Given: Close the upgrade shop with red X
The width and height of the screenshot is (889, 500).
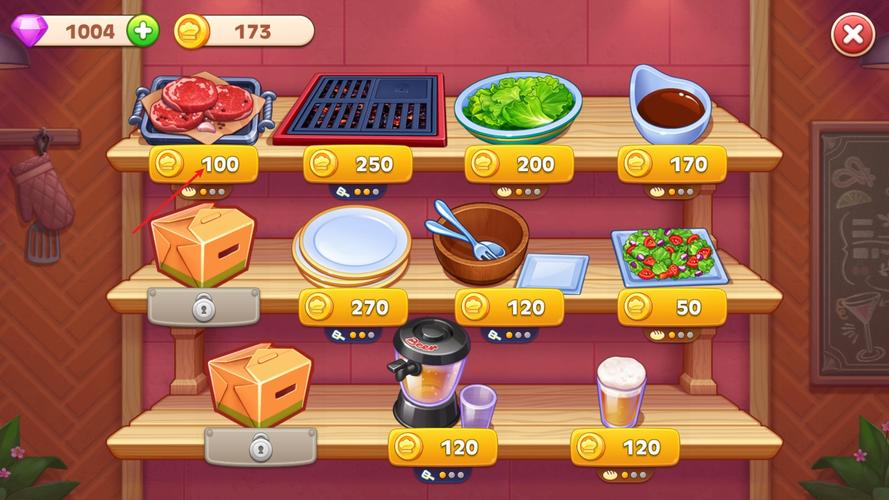Looking at the screenshot, I should (x=852, y=36).
